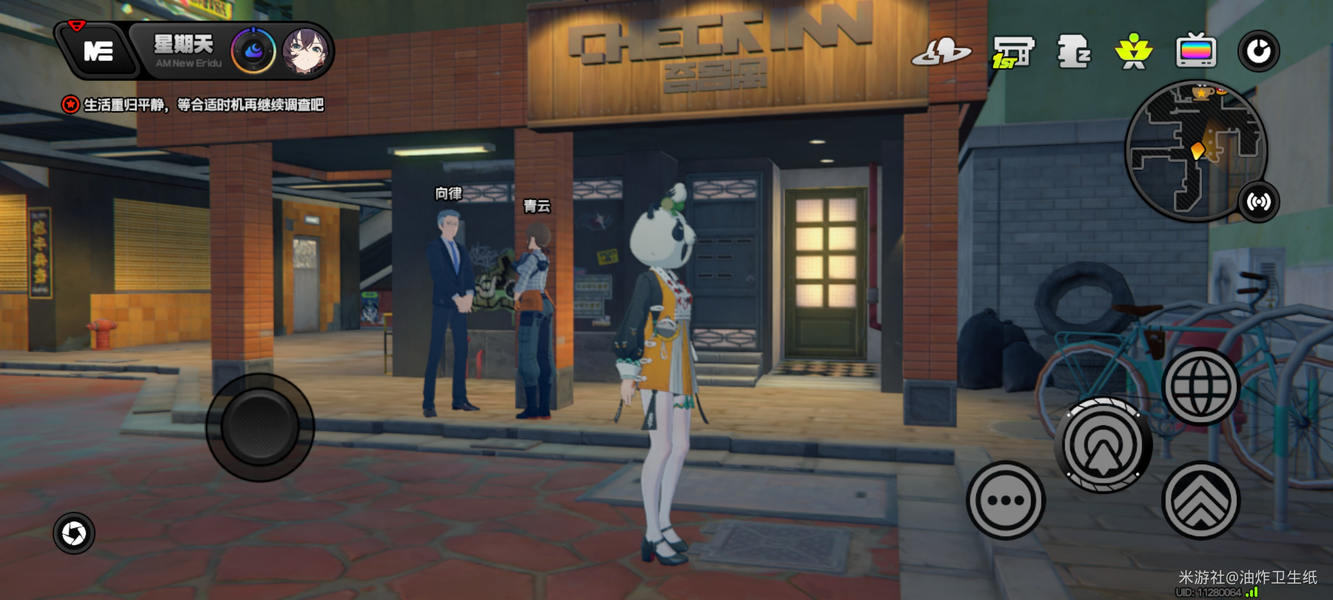Viewport: 1333px width, 600px height.
Task: Open the yellow-green figure icon
Action: tap(1134, 51)
